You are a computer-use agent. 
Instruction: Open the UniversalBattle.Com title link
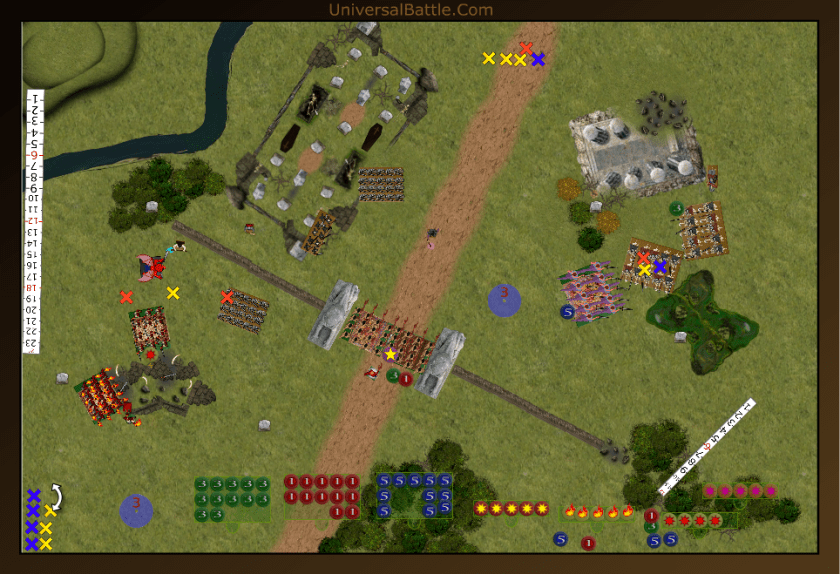[x=410, y=10]
